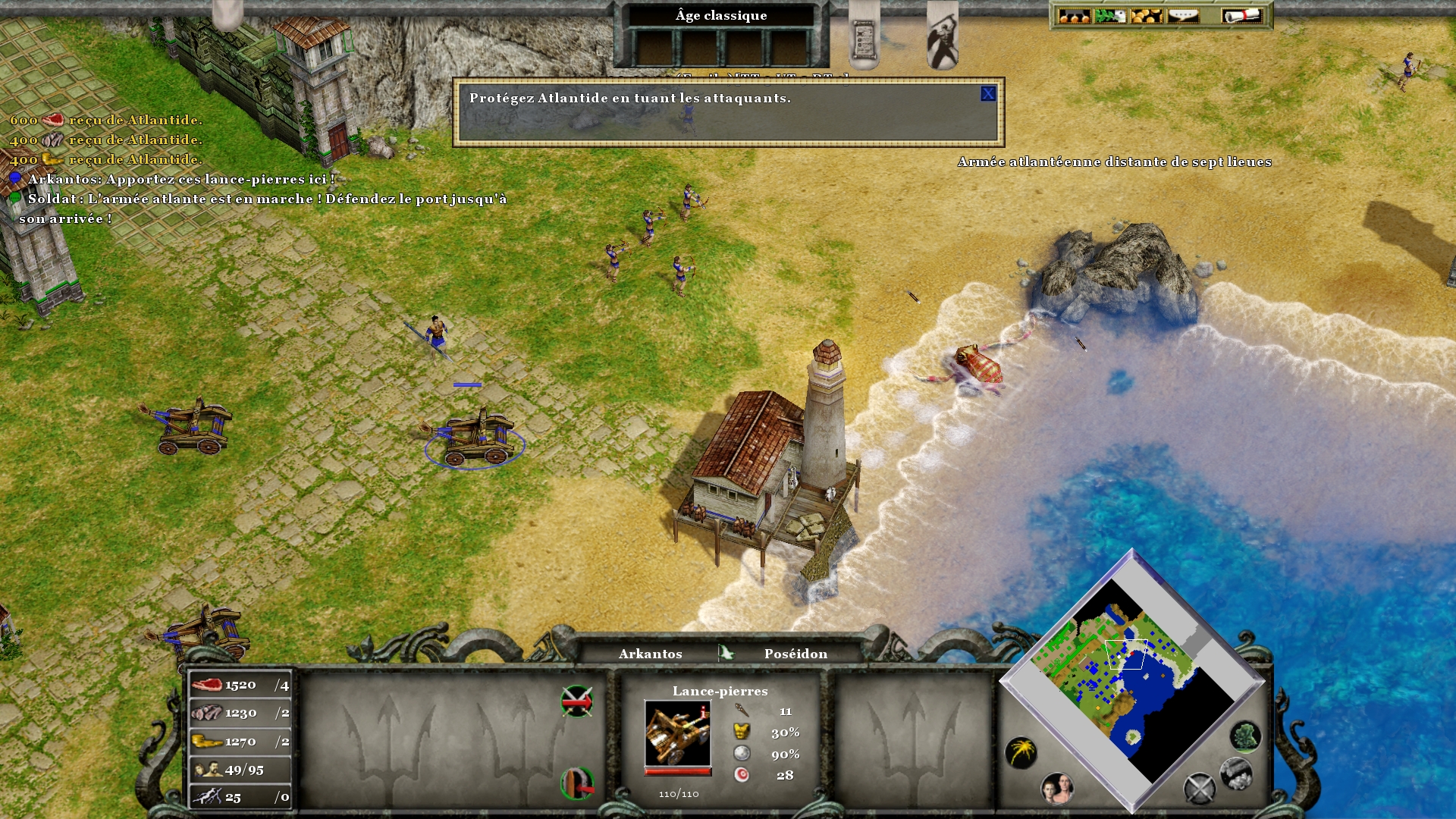The height and width of the screenshot is (819, 1456).
Task: Open the tribute coins menu
Action: tap(1147, 16)
